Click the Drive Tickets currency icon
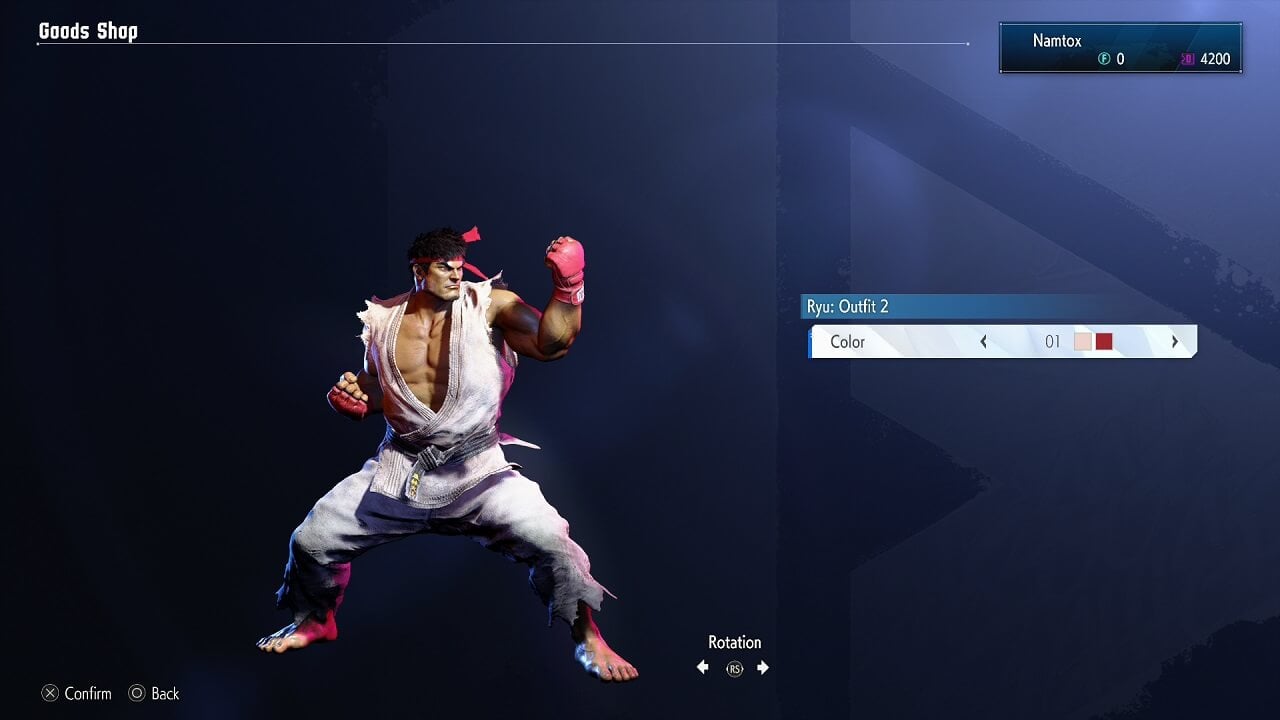Image resolution: width=1280 pixels, height=720 pixels. coord(1188,58)
